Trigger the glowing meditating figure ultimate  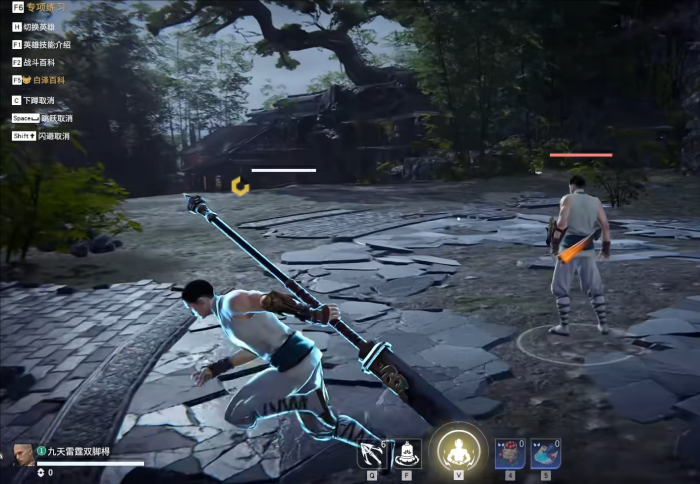[x=458, y=451]
